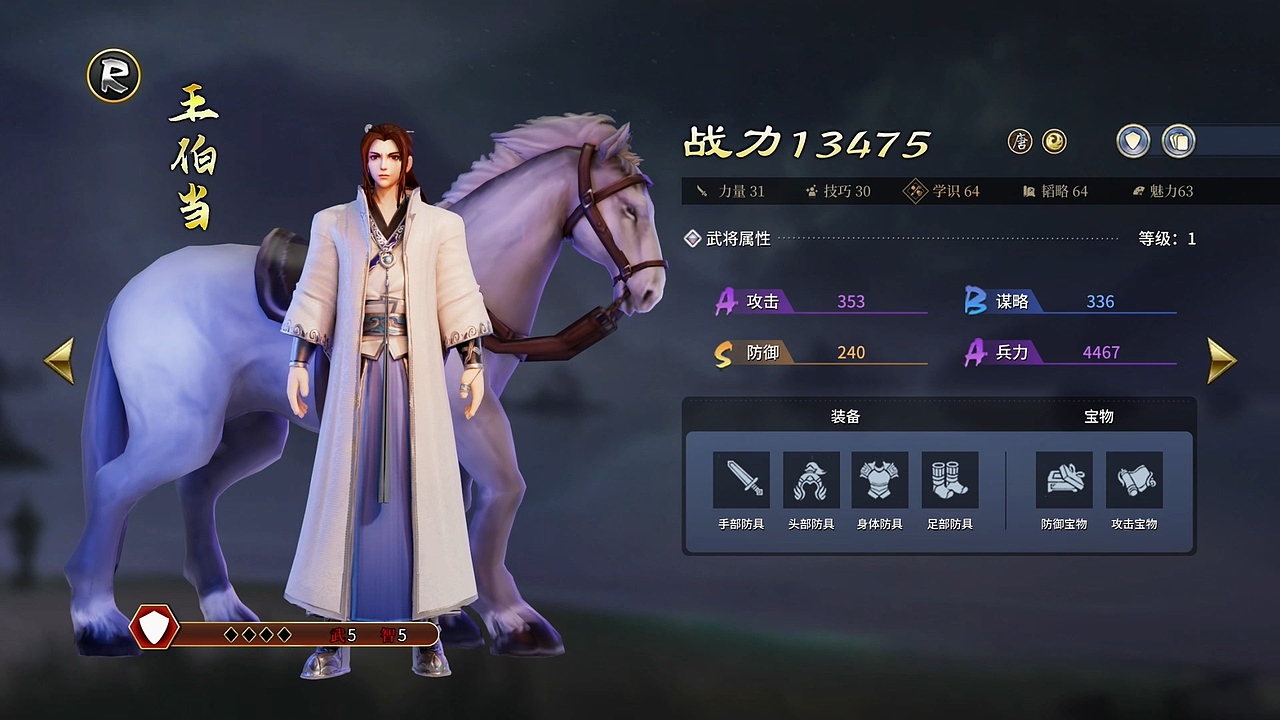
Task: Select the 足部防具 boots equipment slot
Action: (948, 483)
